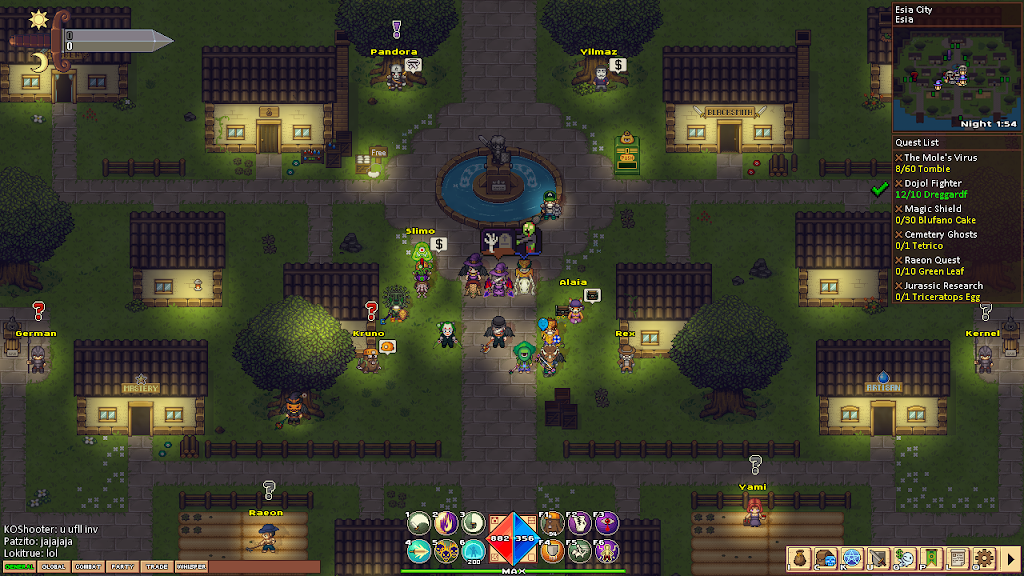Open the quest log scroll icon

(x=957, y=557)
